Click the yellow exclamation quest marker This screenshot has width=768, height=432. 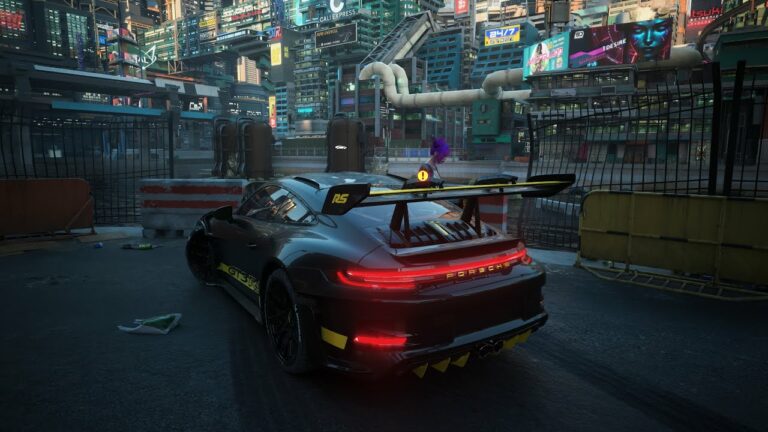pos(423,175)
